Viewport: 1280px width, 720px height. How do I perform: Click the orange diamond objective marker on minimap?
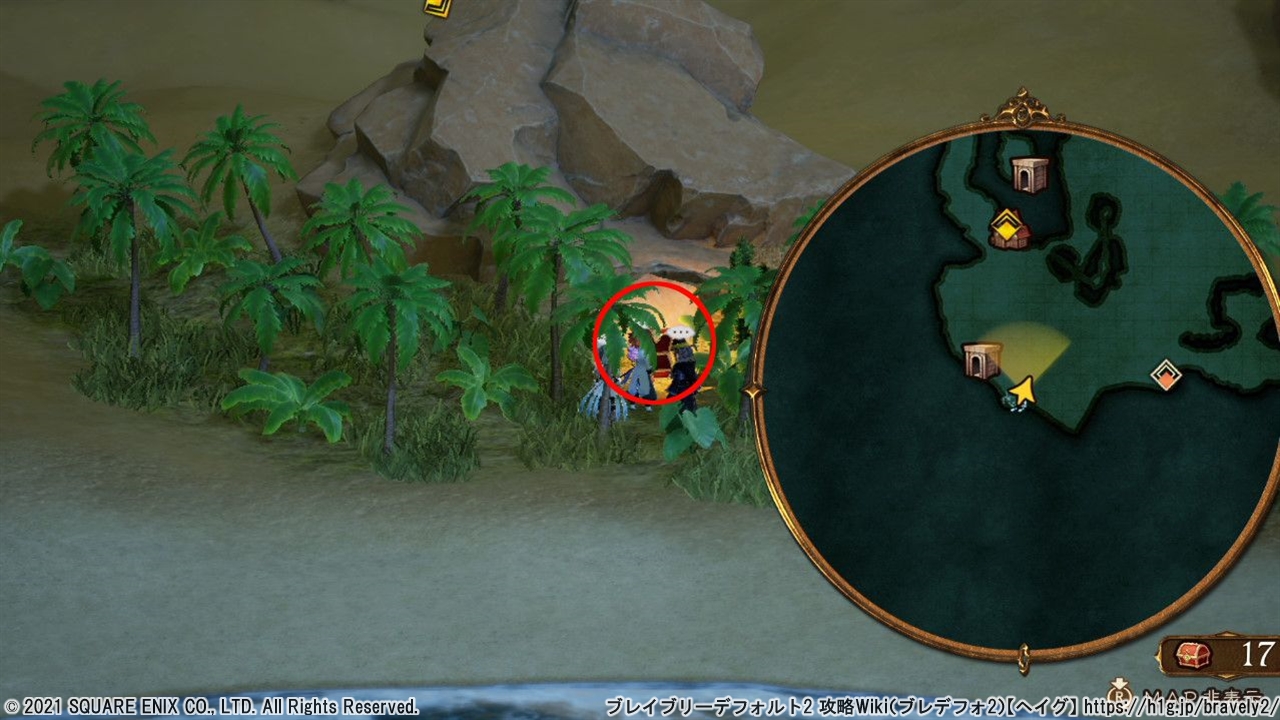[1166, 374]
